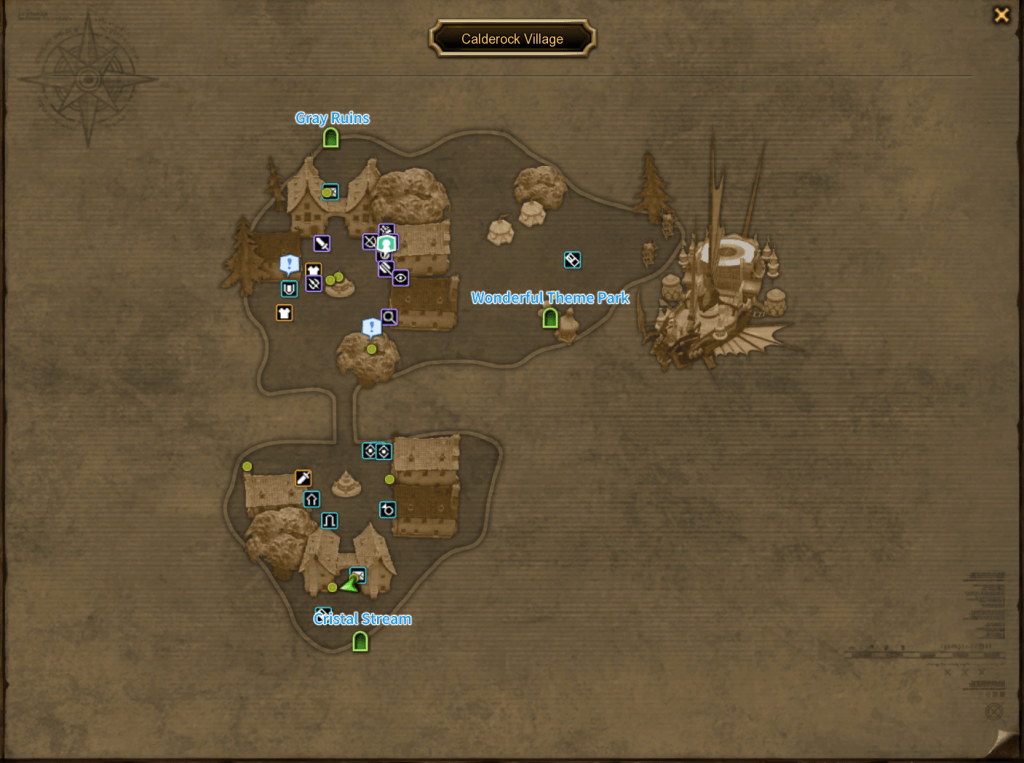Click the magnifying glass map marker
Screen dimensions: 1024x763
(x=389, y=317)
